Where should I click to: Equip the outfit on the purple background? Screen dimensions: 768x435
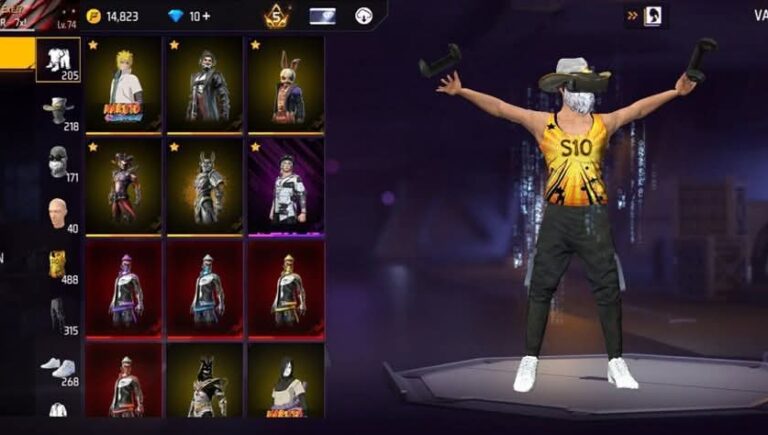[x=286, y=187]
